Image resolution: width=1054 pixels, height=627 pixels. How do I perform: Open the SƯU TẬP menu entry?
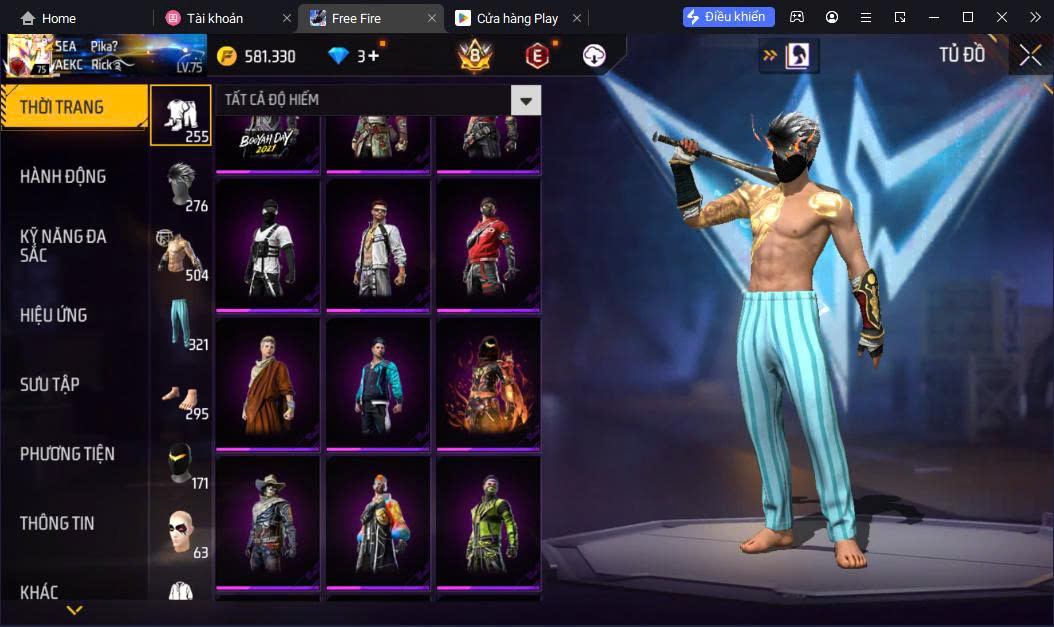(50, 384)
